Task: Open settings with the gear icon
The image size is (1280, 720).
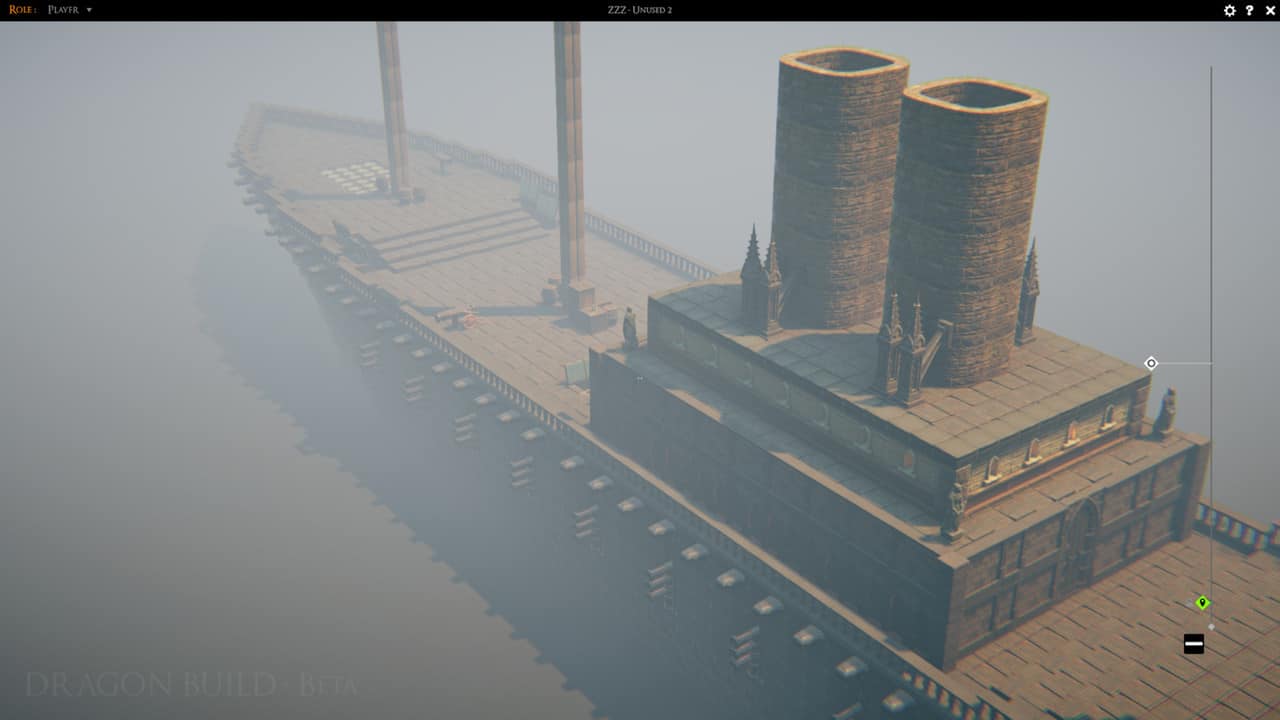Action: point(1230,10)
